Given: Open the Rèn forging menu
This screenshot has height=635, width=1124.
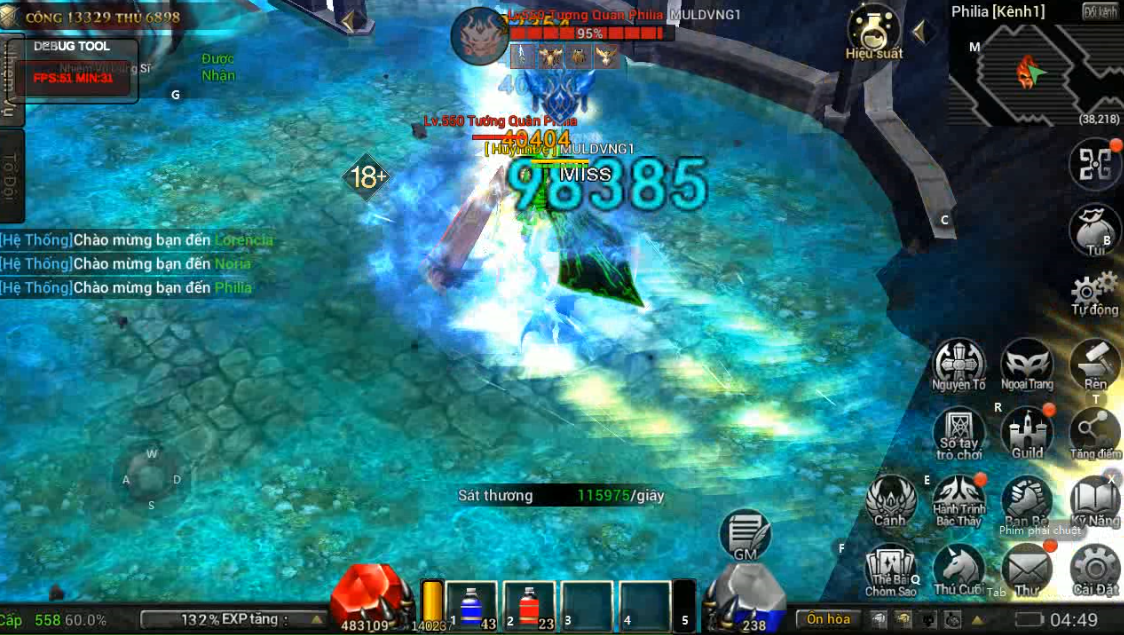Looking at the screenshot, I should click(x=1095, y=363).
